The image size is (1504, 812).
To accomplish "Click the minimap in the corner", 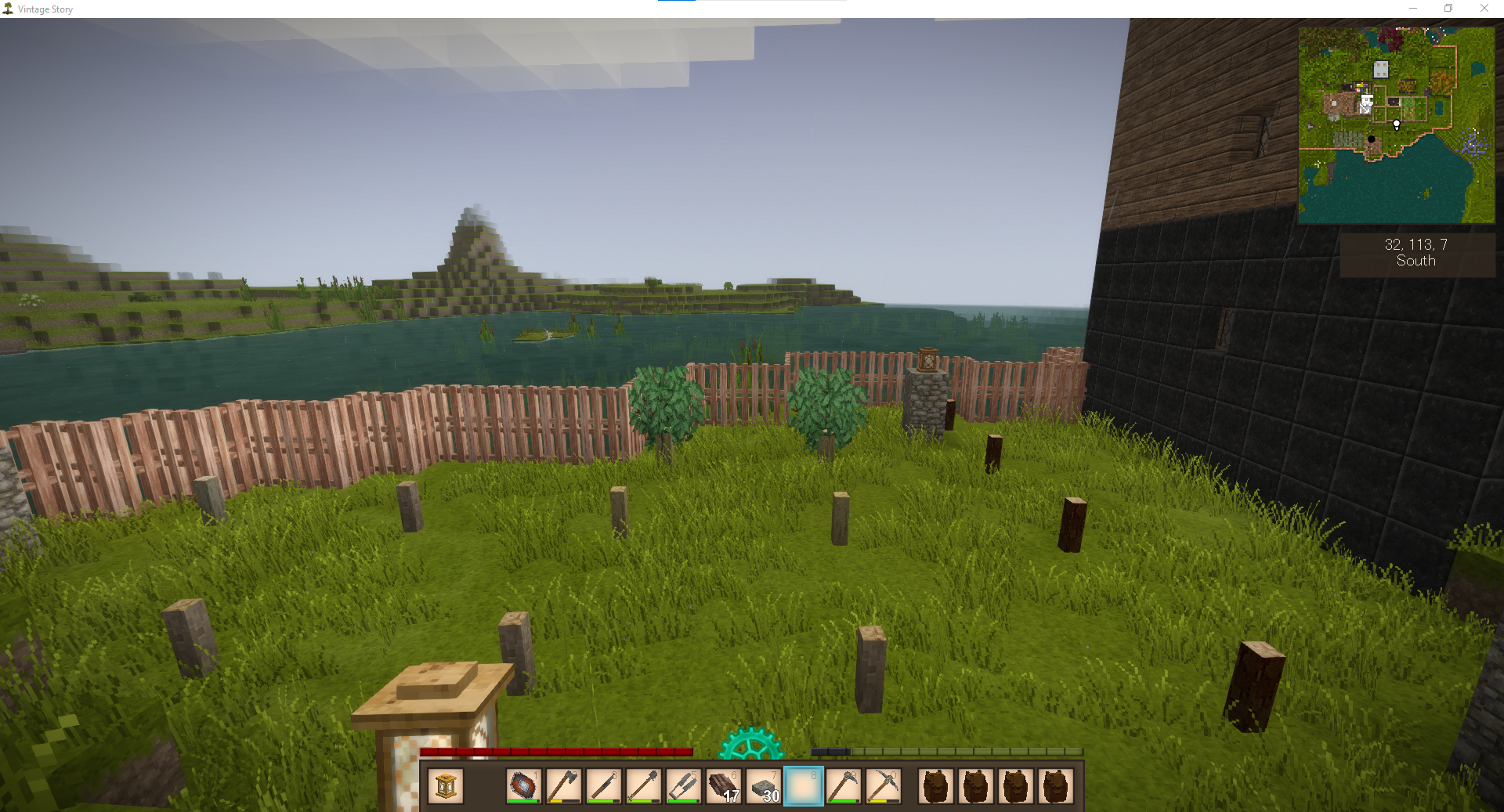I will pyautogui.click(x=1396, y=125).
